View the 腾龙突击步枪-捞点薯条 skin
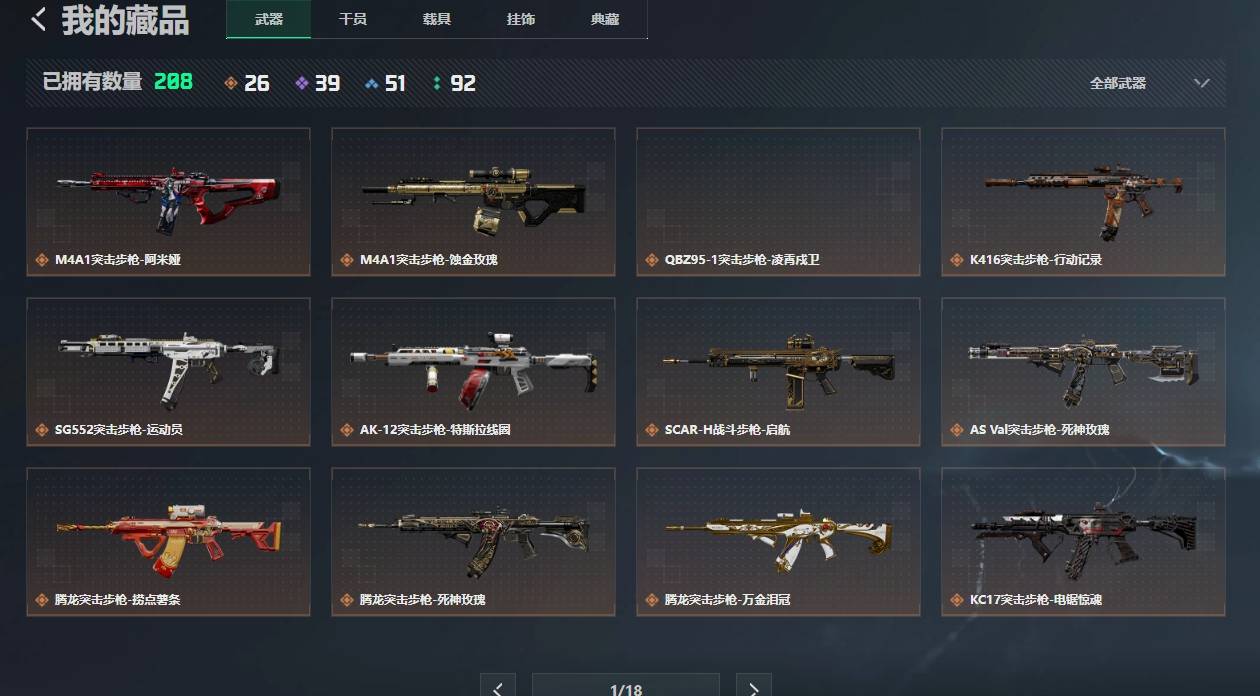Viewport: 1260px width, 696px height. (x=168, y=541)
